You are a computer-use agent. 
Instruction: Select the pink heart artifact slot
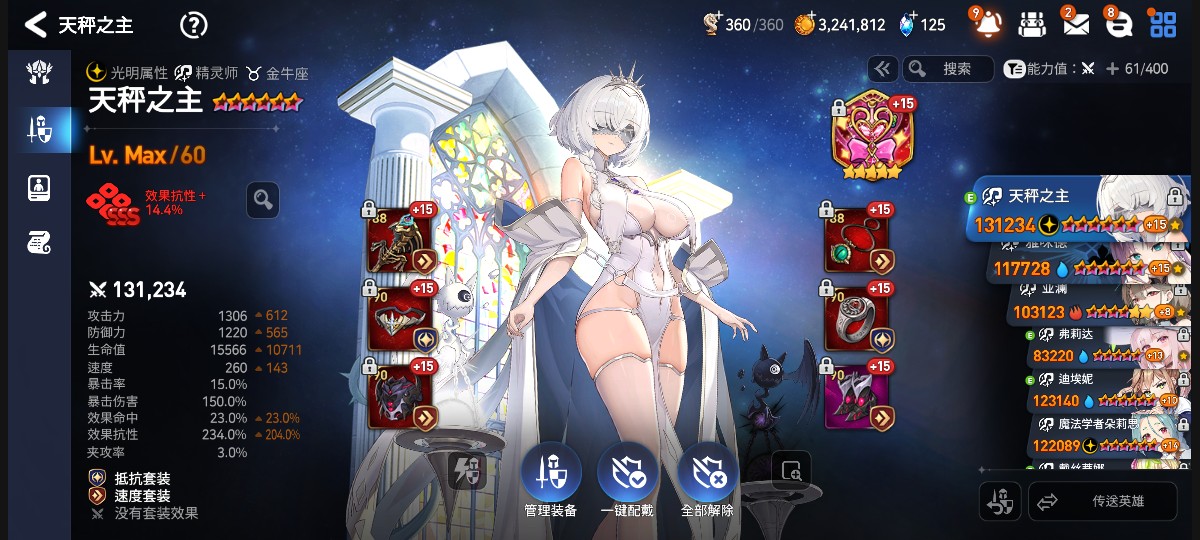pyautogui.click(x=866, y=138)
